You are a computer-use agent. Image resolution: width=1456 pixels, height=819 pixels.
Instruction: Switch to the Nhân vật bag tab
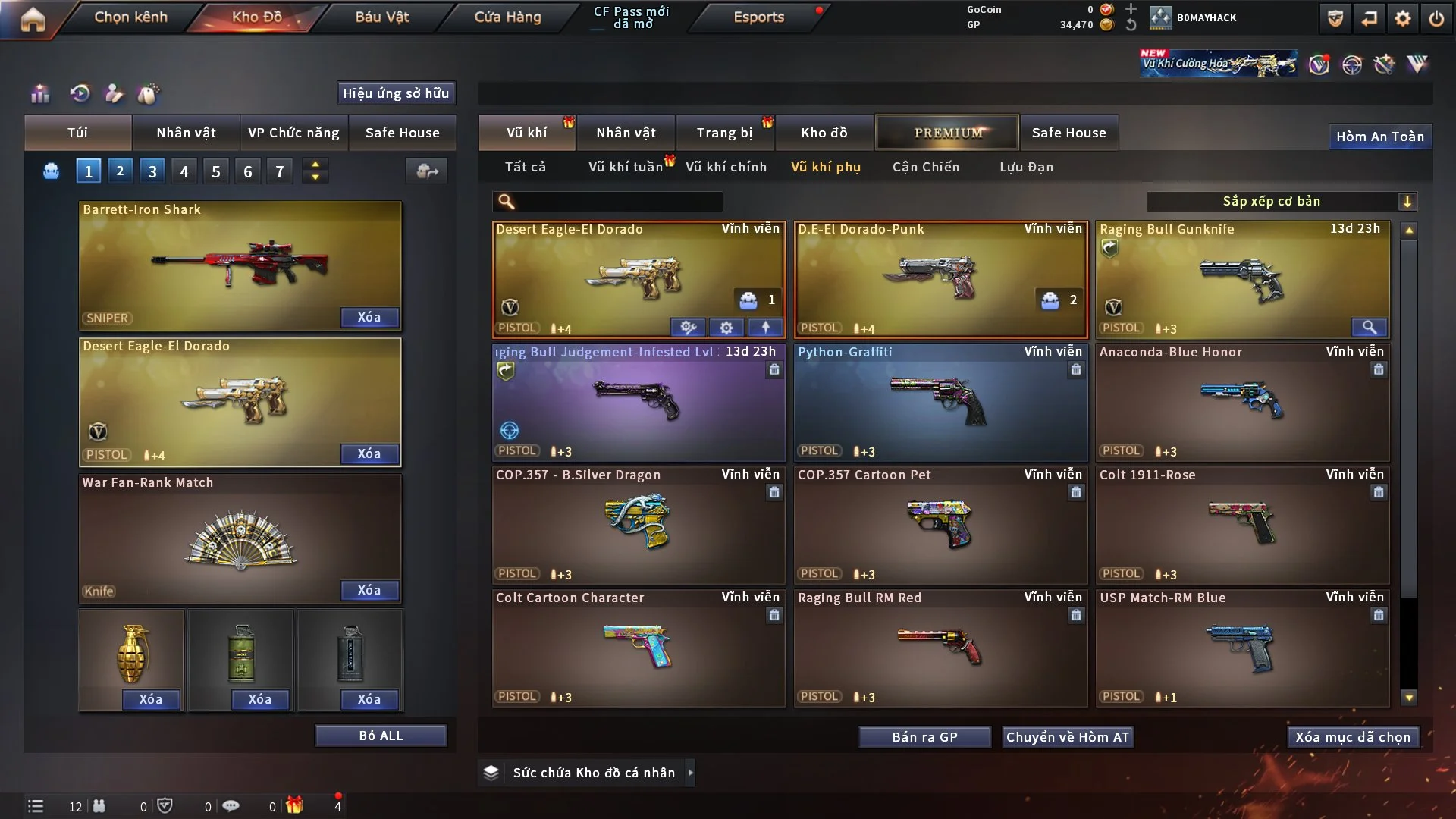pyautogui.click(x=186, y=133)
